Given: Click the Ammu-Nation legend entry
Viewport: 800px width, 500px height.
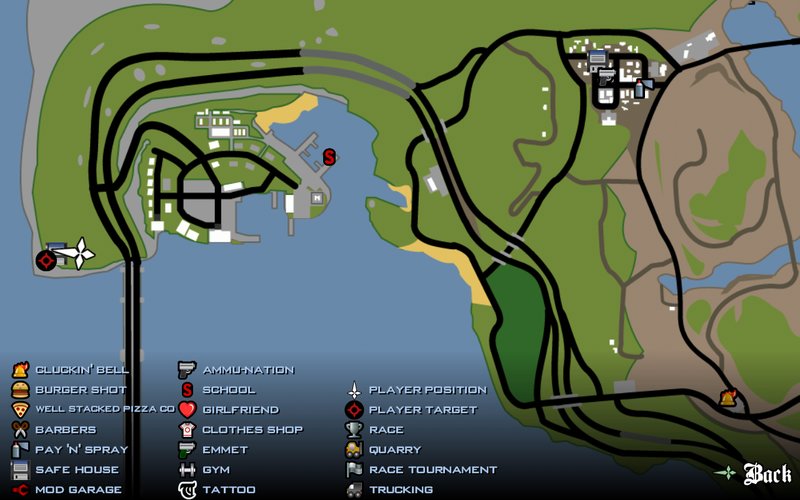Looking at the screenshot, I should [248, 370].
